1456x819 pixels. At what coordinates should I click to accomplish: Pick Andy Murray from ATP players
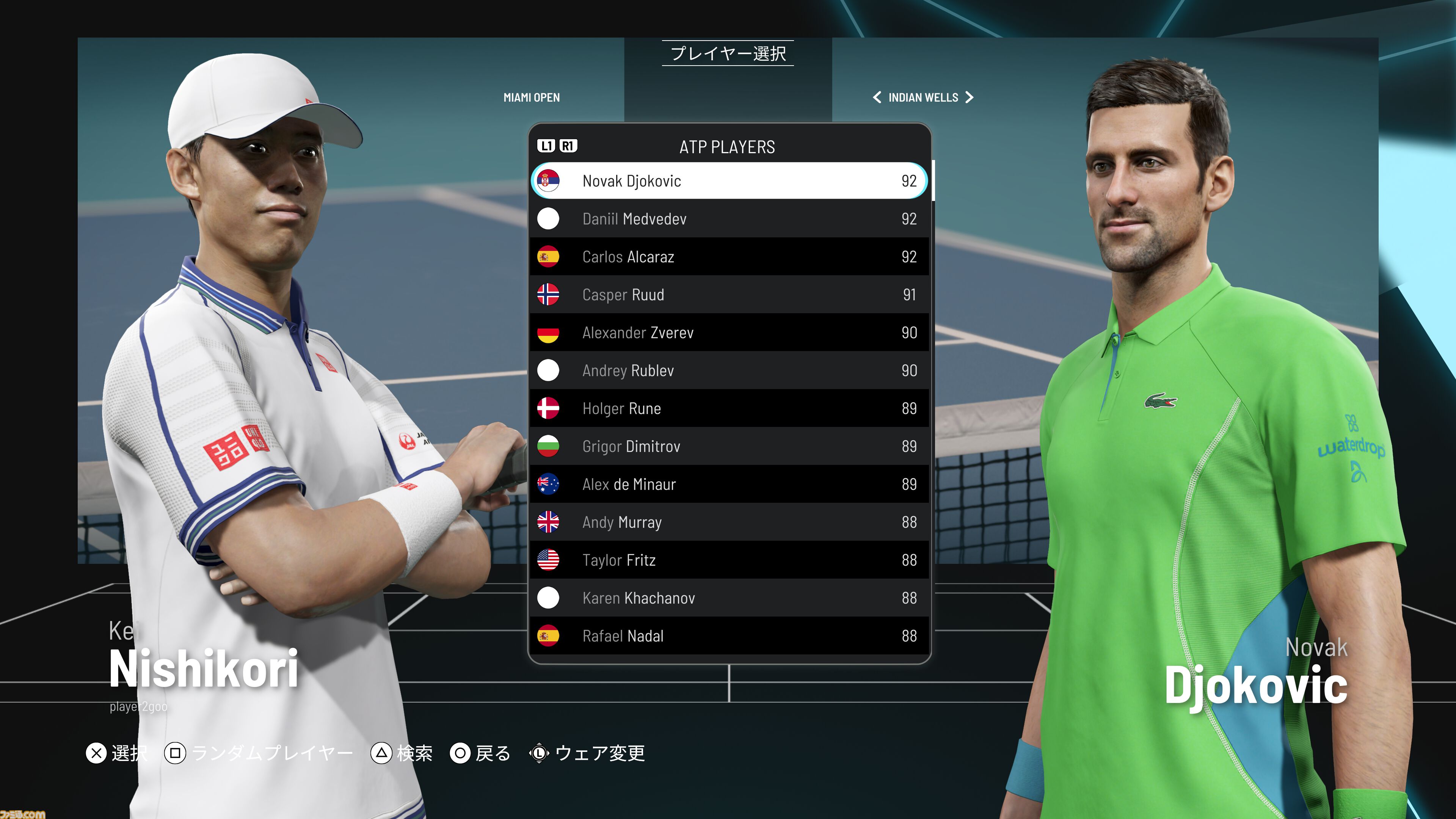pyautogui.click(x=728, y=522)
